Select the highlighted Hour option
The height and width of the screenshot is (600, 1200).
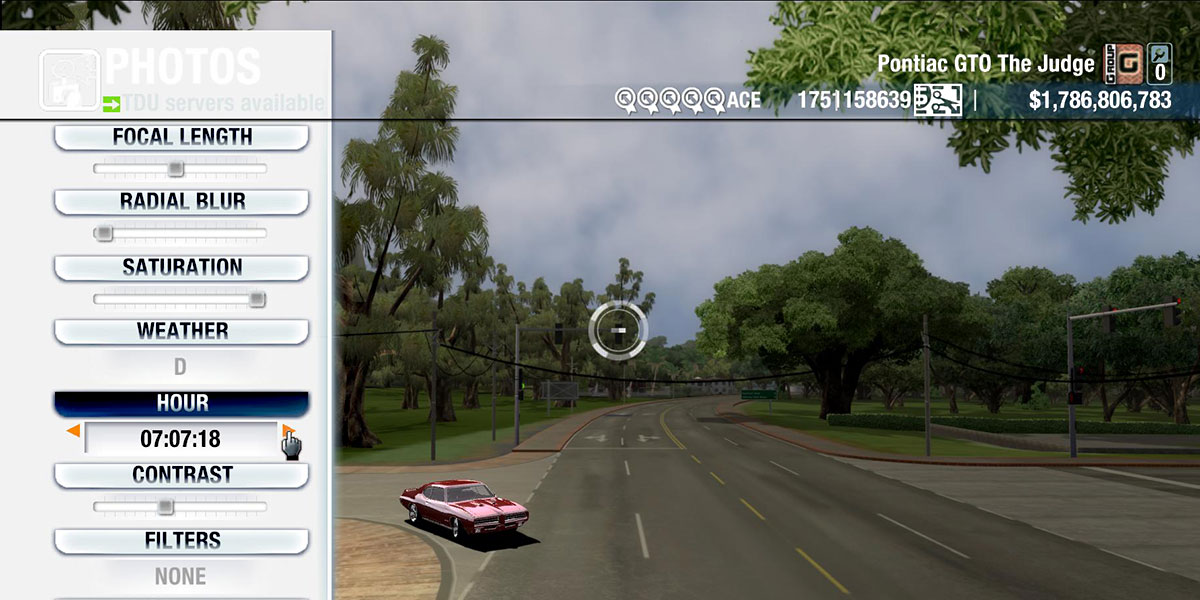(181, 403)
